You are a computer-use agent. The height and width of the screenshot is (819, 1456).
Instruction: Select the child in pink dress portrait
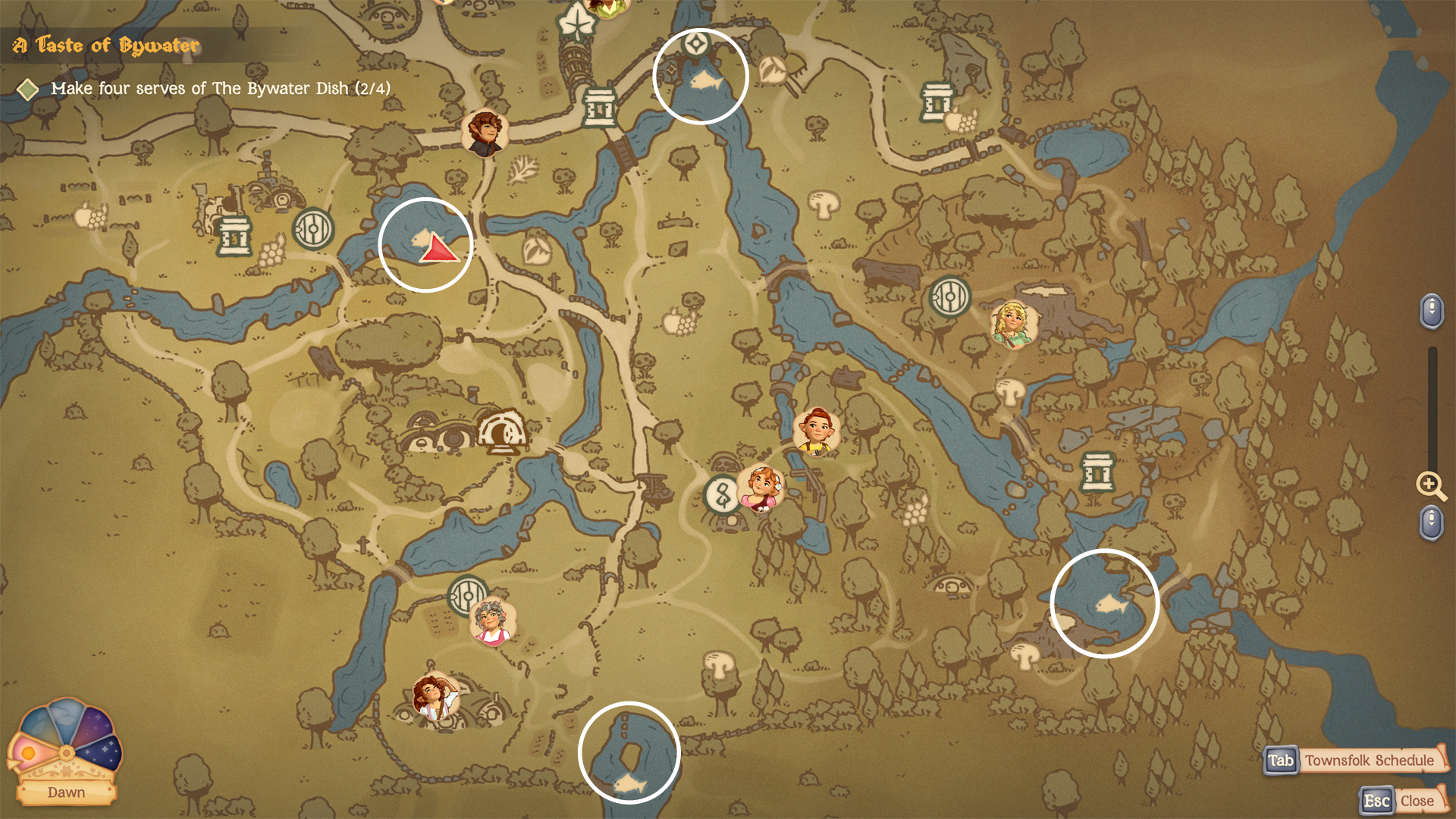[x=762, y=488]
